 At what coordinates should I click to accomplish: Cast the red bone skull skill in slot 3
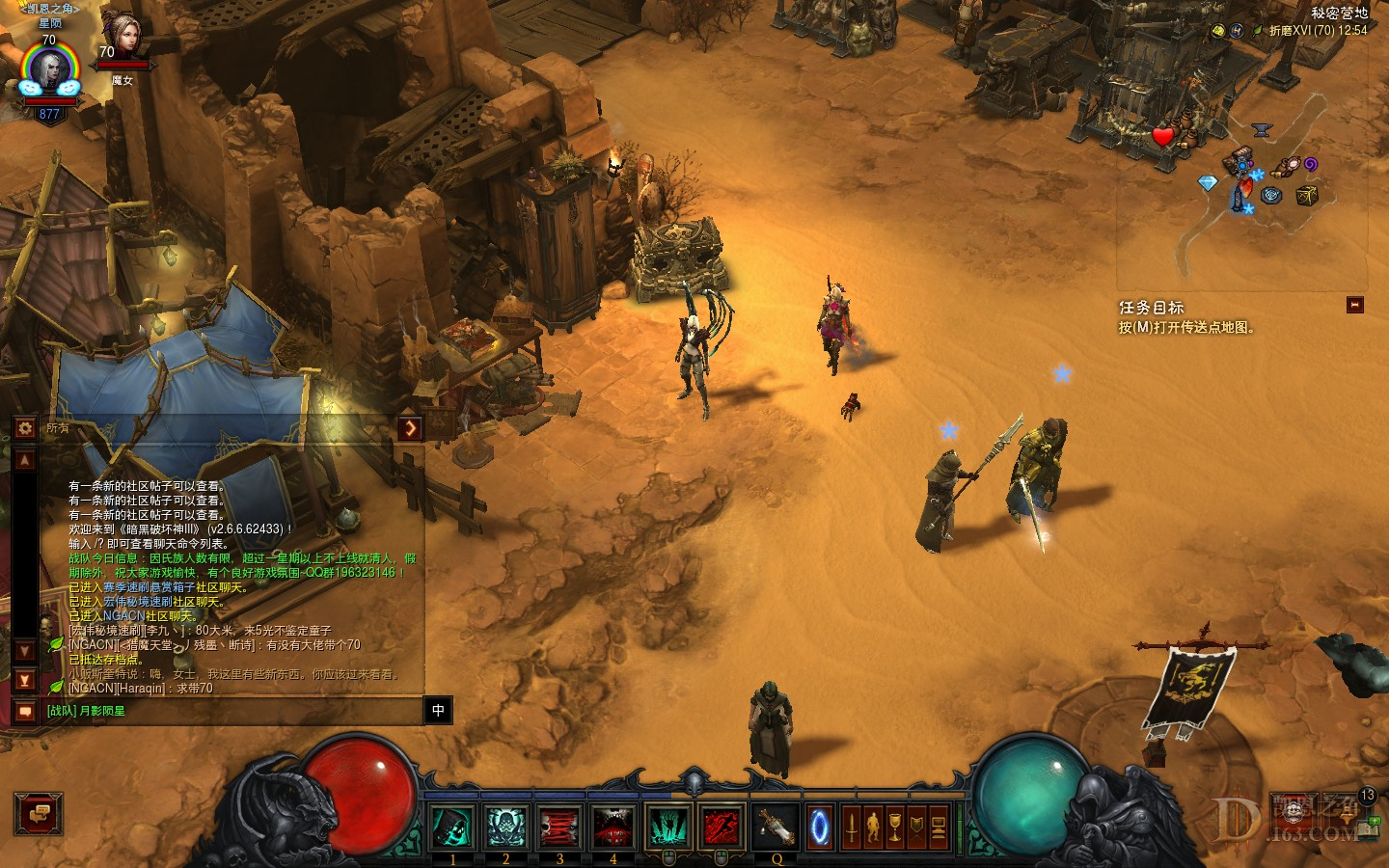[558, 827]
